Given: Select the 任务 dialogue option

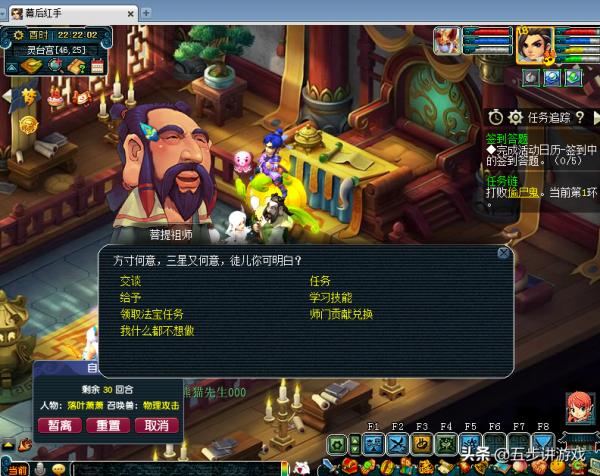Looking at the screenshot, I should [x=320, y=281].
